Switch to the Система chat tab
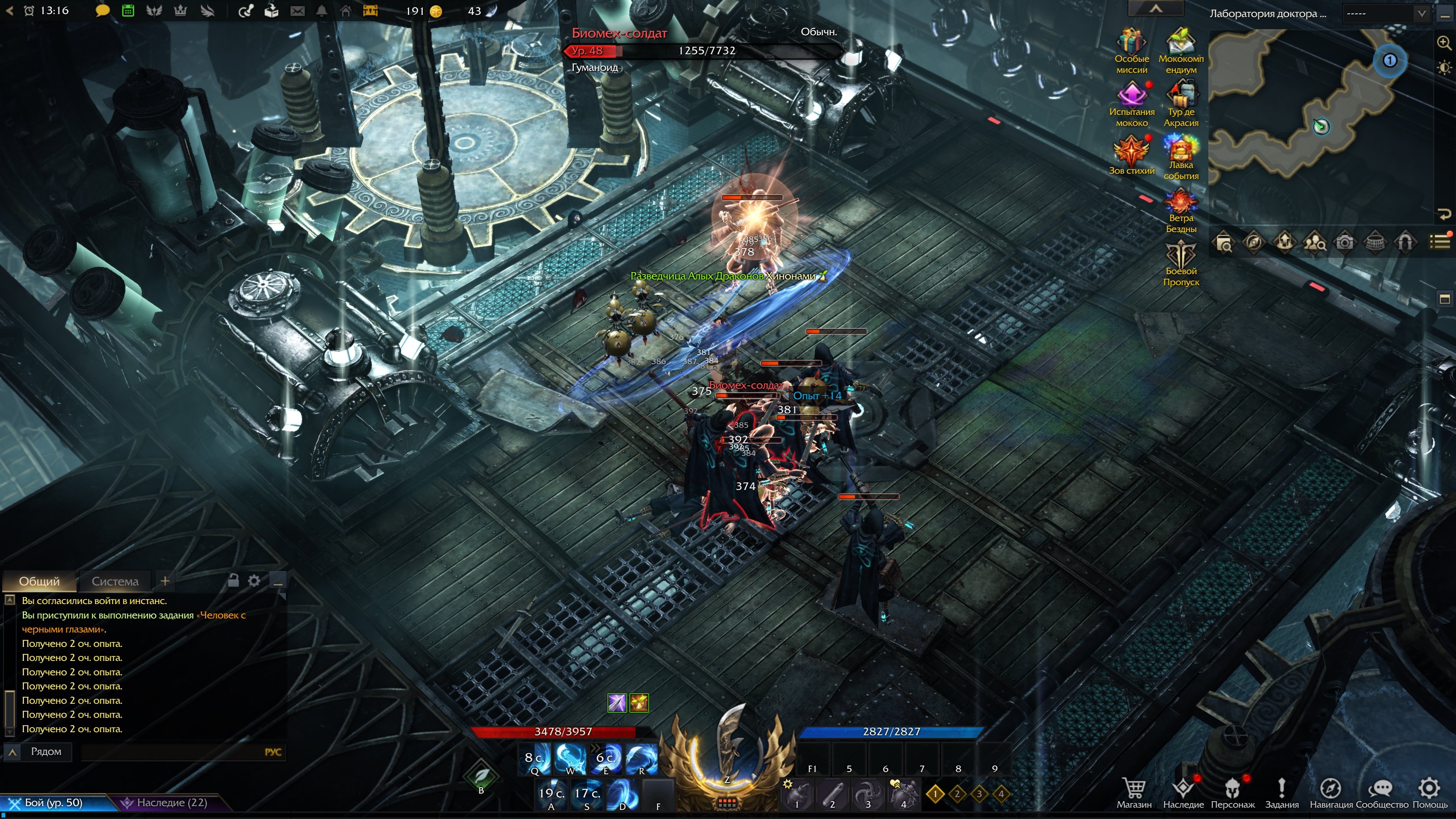 click(115, 581)
